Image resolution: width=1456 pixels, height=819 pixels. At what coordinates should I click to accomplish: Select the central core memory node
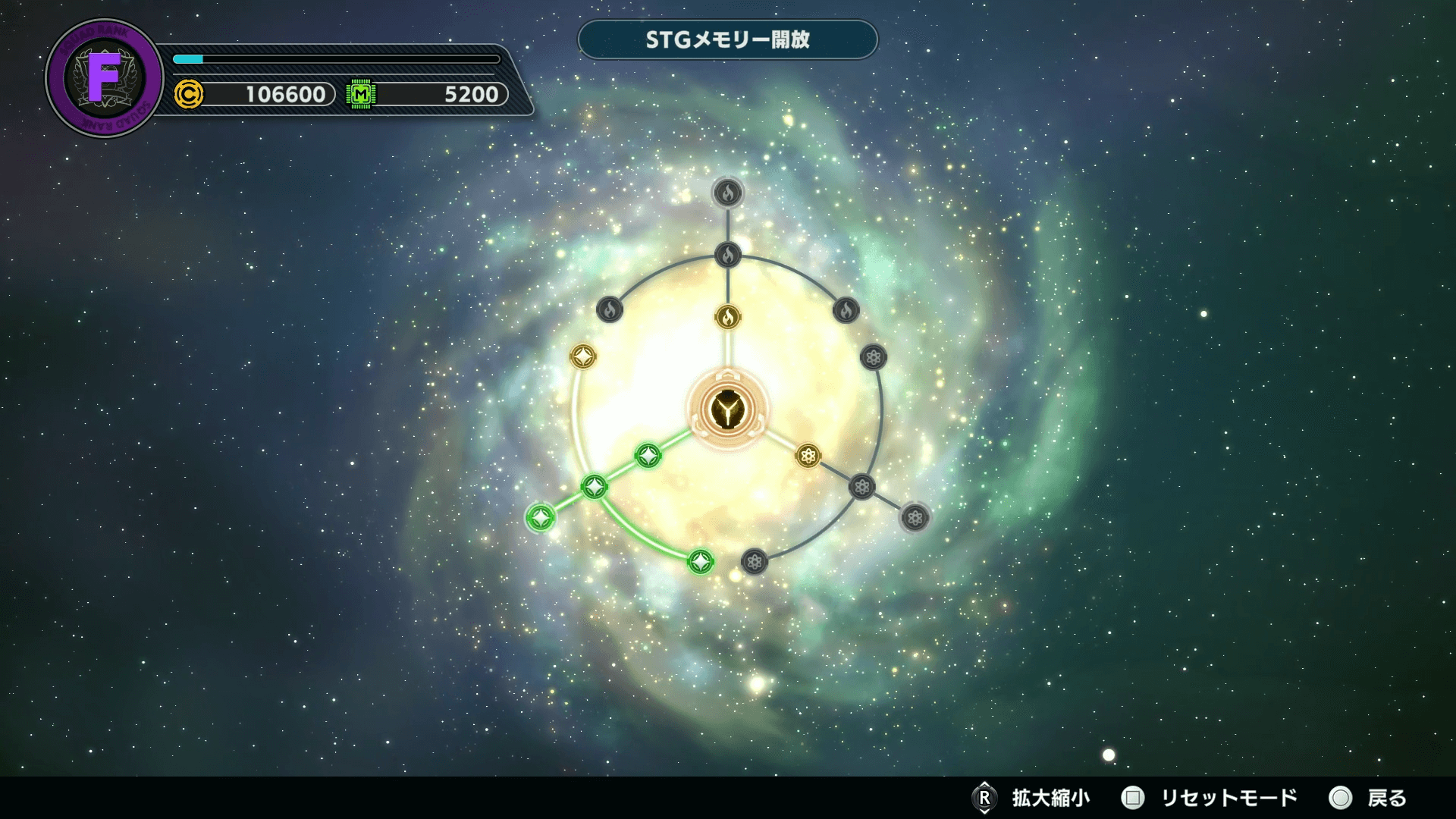point(728,409)
